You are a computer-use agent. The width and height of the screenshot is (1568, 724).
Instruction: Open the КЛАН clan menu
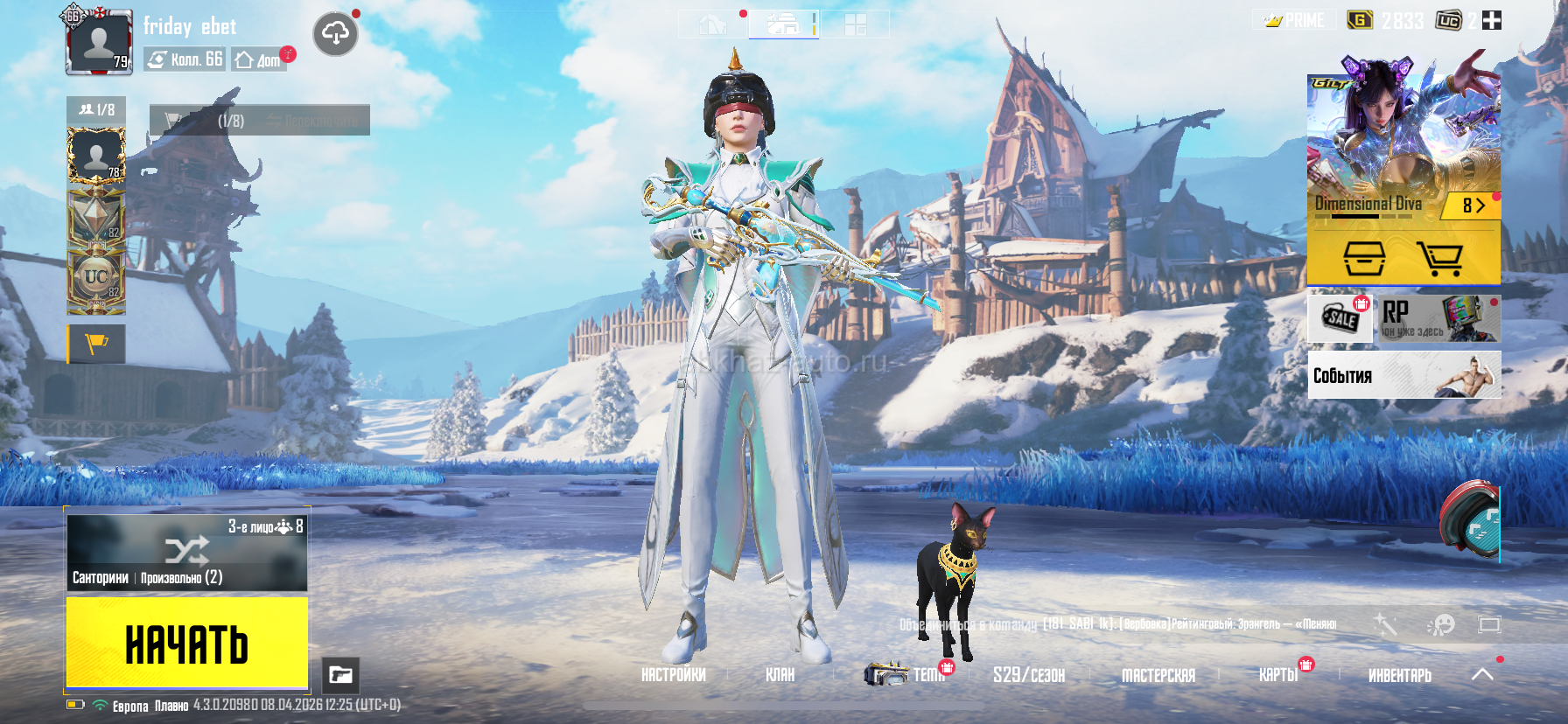coord(780,675)
